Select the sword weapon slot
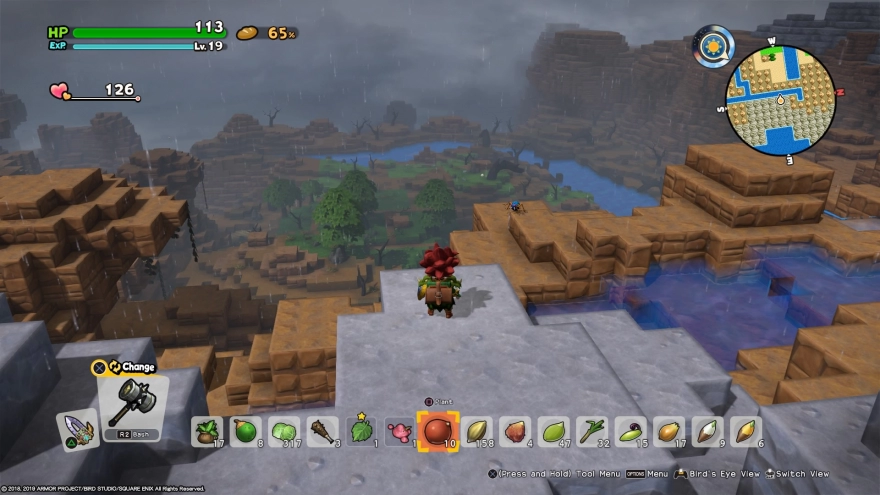 (x=76, y=430)
